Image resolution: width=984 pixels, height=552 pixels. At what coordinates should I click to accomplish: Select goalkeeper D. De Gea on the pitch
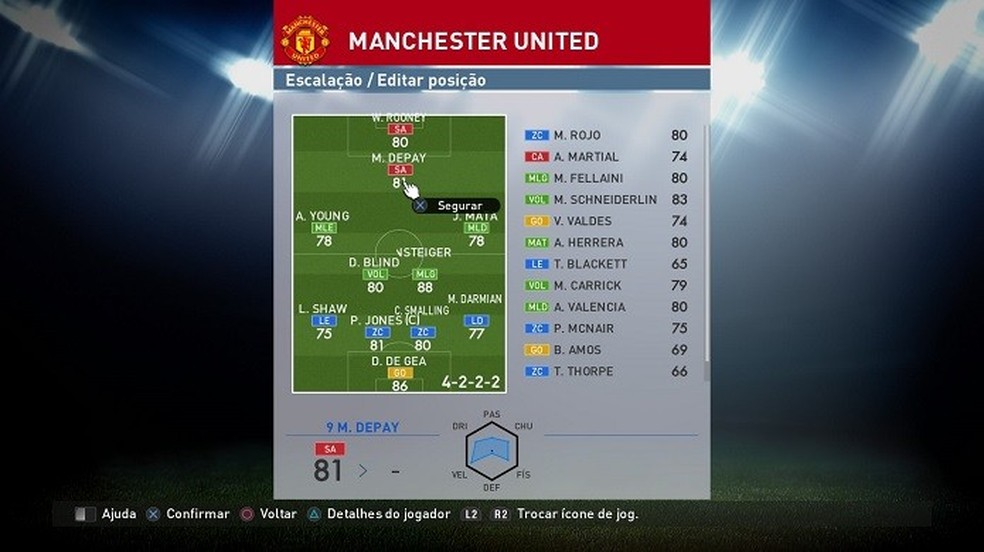click(x=399, y=372)
